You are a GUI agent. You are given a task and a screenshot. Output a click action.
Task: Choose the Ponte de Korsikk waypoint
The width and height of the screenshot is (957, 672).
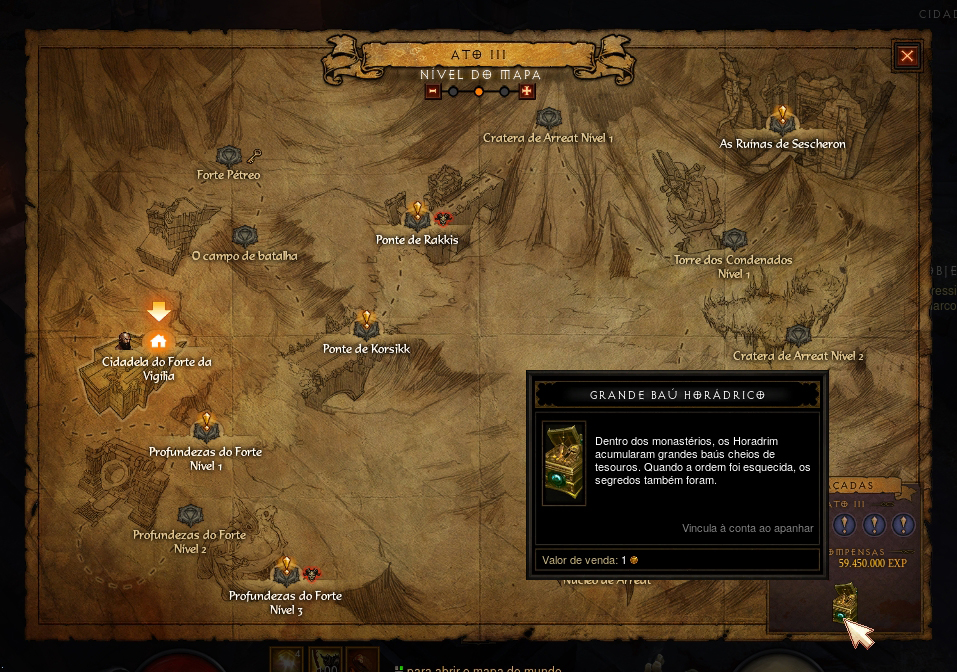pos(366,326)
